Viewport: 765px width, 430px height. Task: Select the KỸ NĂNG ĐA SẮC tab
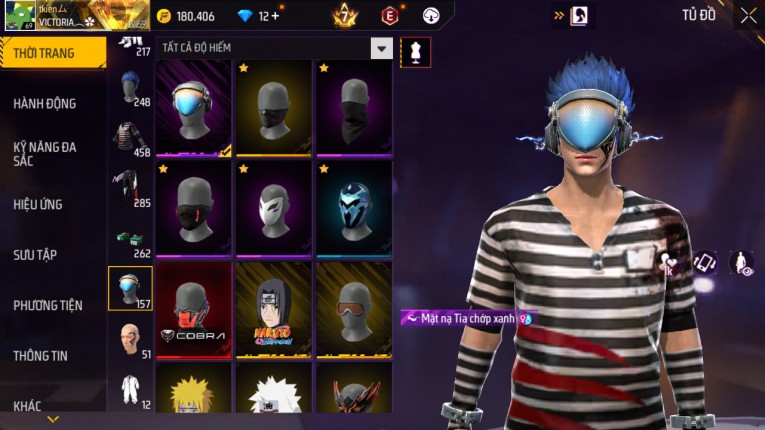pyautogui.click(x=45, y=153)
